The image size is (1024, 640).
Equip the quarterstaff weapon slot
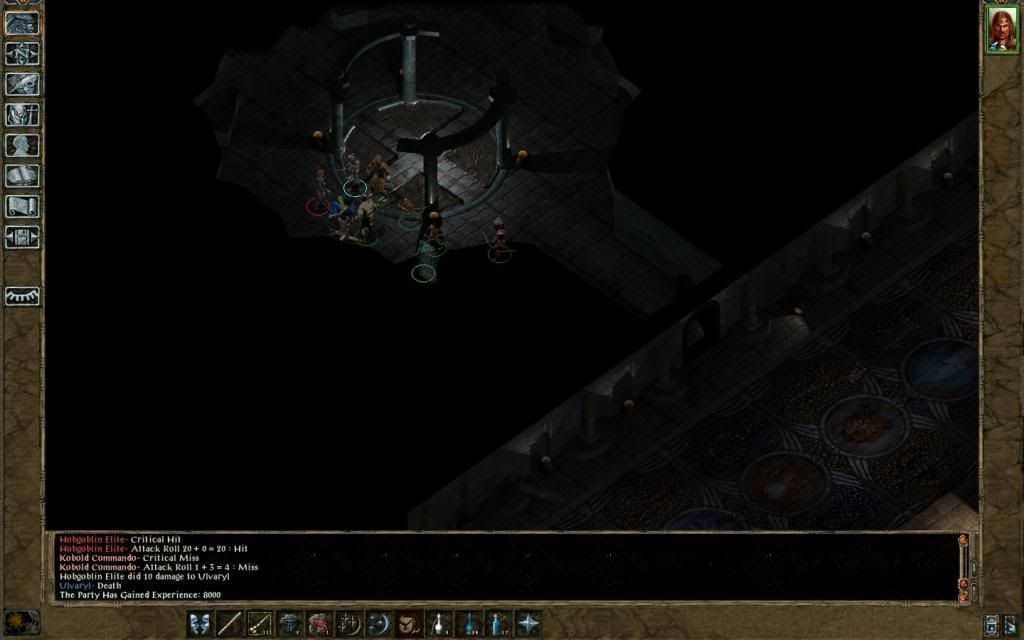pyautogui.click(x=229, y=624)
